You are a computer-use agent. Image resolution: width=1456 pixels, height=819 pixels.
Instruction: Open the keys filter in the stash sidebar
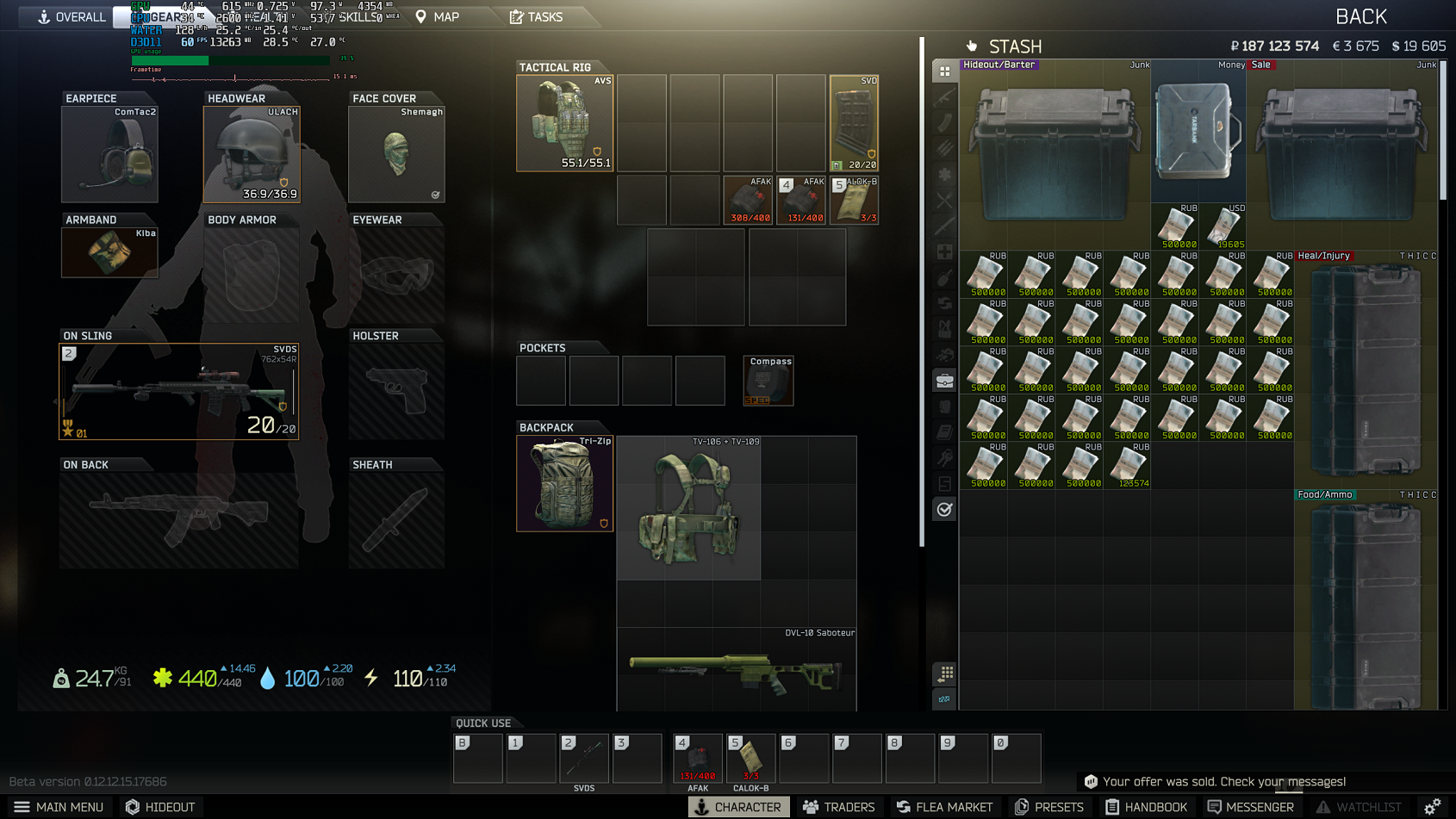point(944,458)
